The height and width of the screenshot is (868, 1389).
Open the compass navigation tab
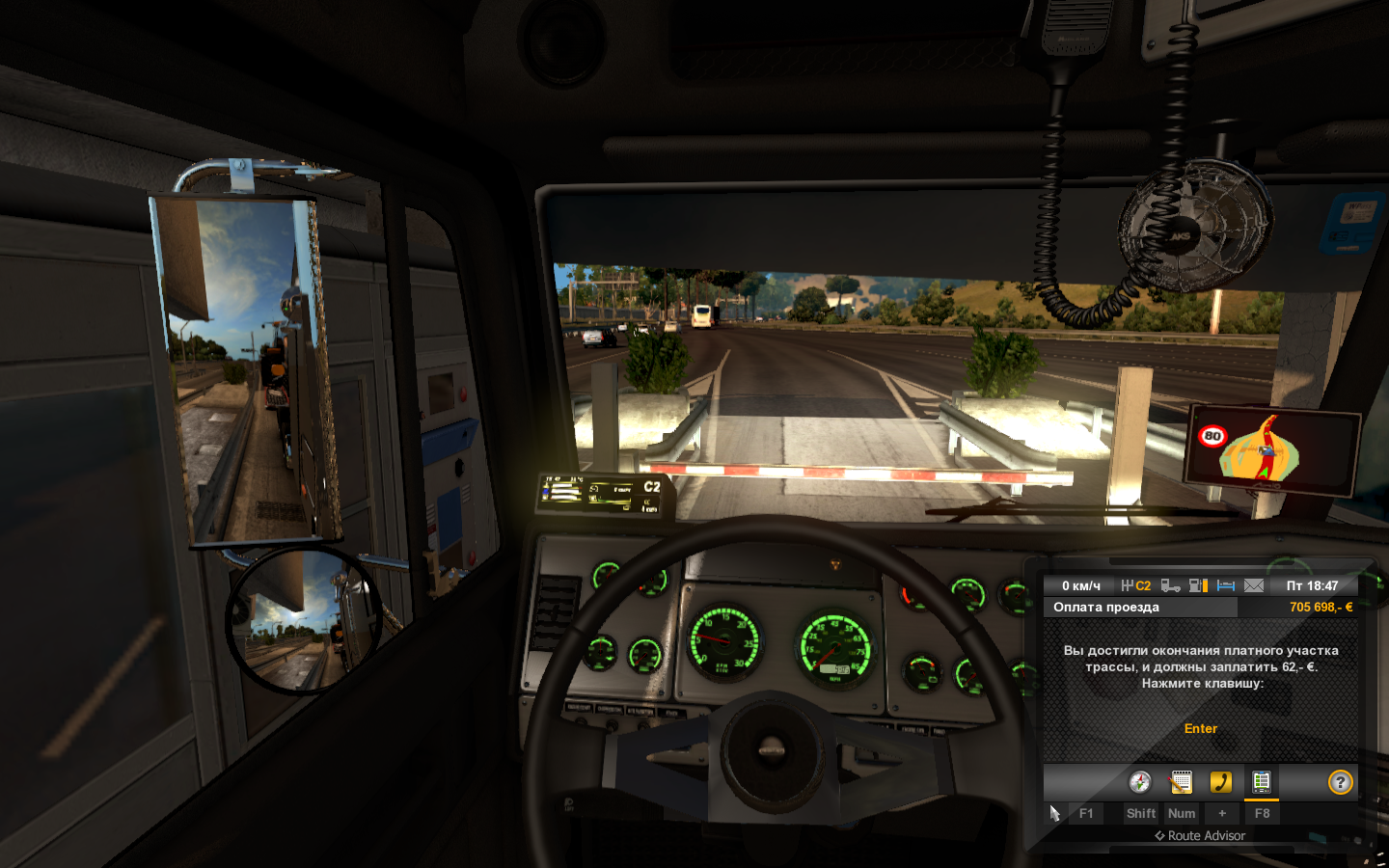click(1140, 782)
